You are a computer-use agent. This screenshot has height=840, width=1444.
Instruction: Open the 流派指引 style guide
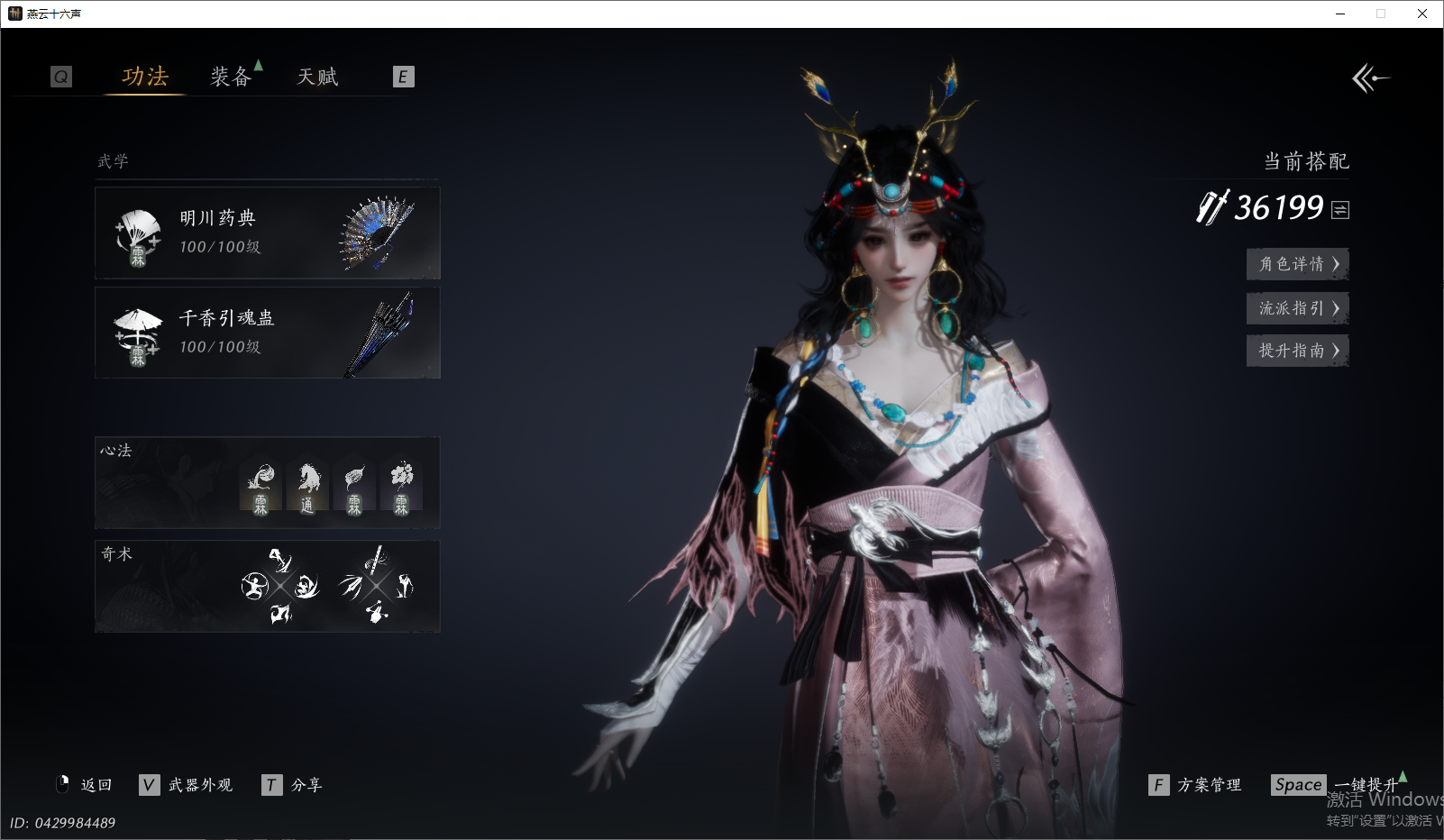pyautogui.click(x=1297, y=308)
